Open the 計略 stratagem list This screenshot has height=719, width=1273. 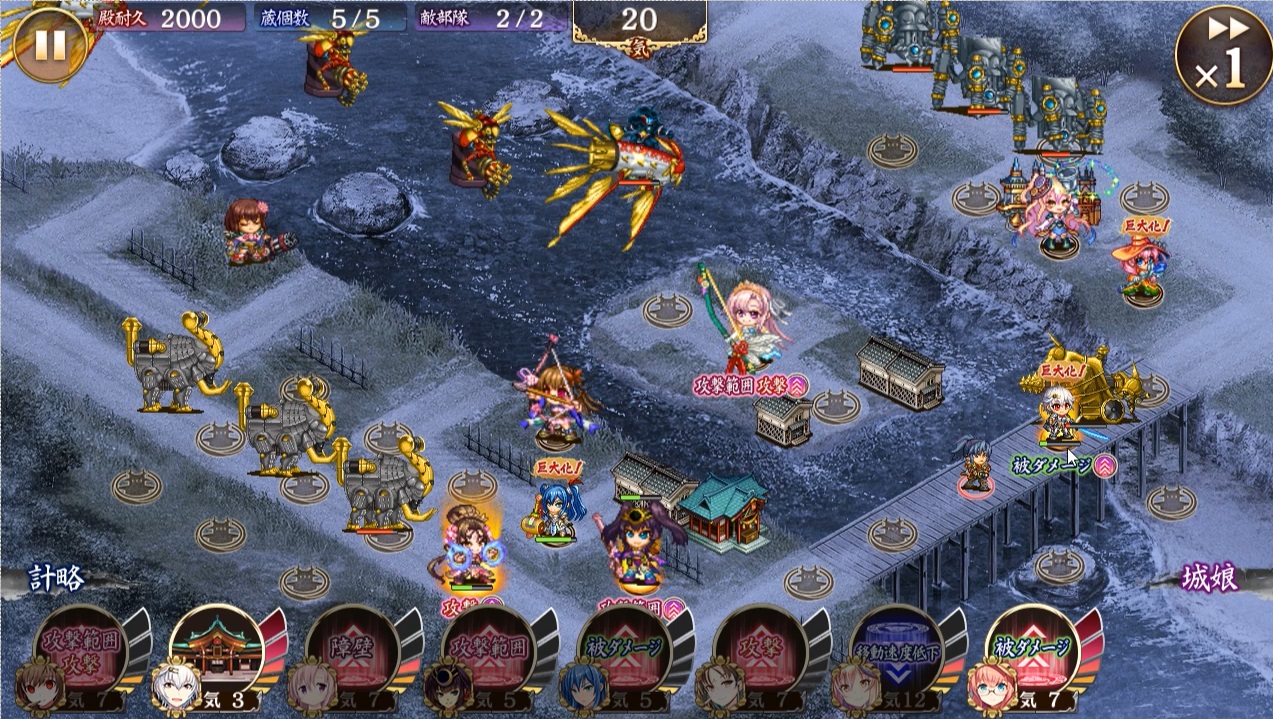point(57,578)
